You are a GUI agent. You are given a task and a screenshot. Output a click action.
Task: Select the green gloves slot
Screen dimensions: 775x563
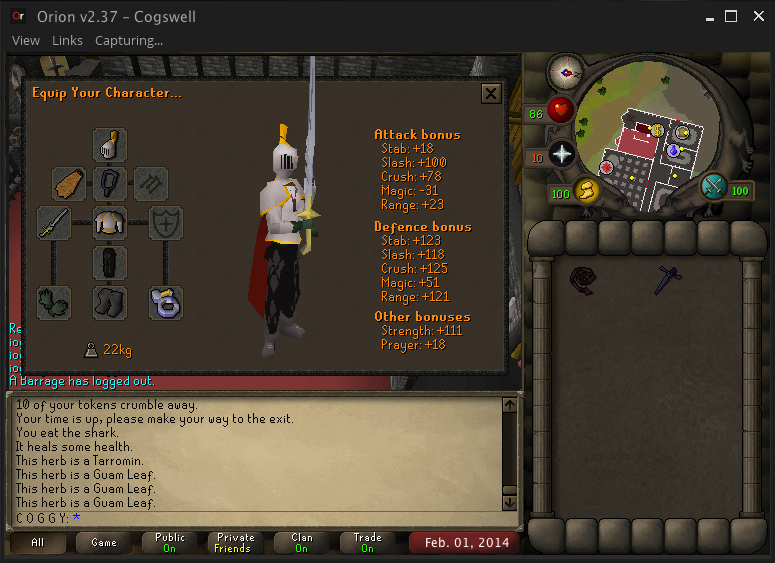click(x=54, y=302)
